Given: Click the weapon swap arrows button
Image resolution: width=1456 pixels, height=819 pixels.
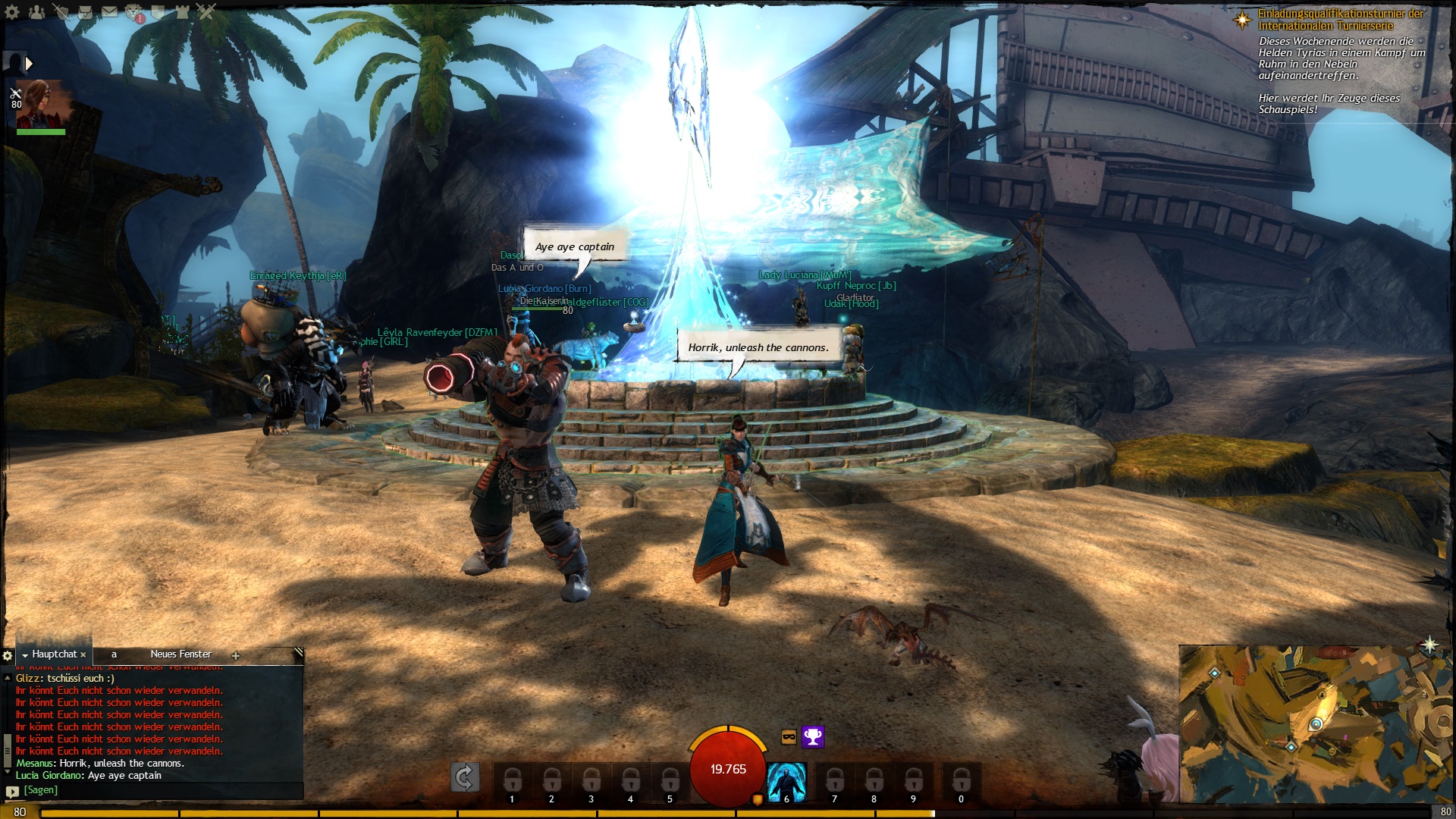Looking at the screenshot, I should [x=464, y=777].
